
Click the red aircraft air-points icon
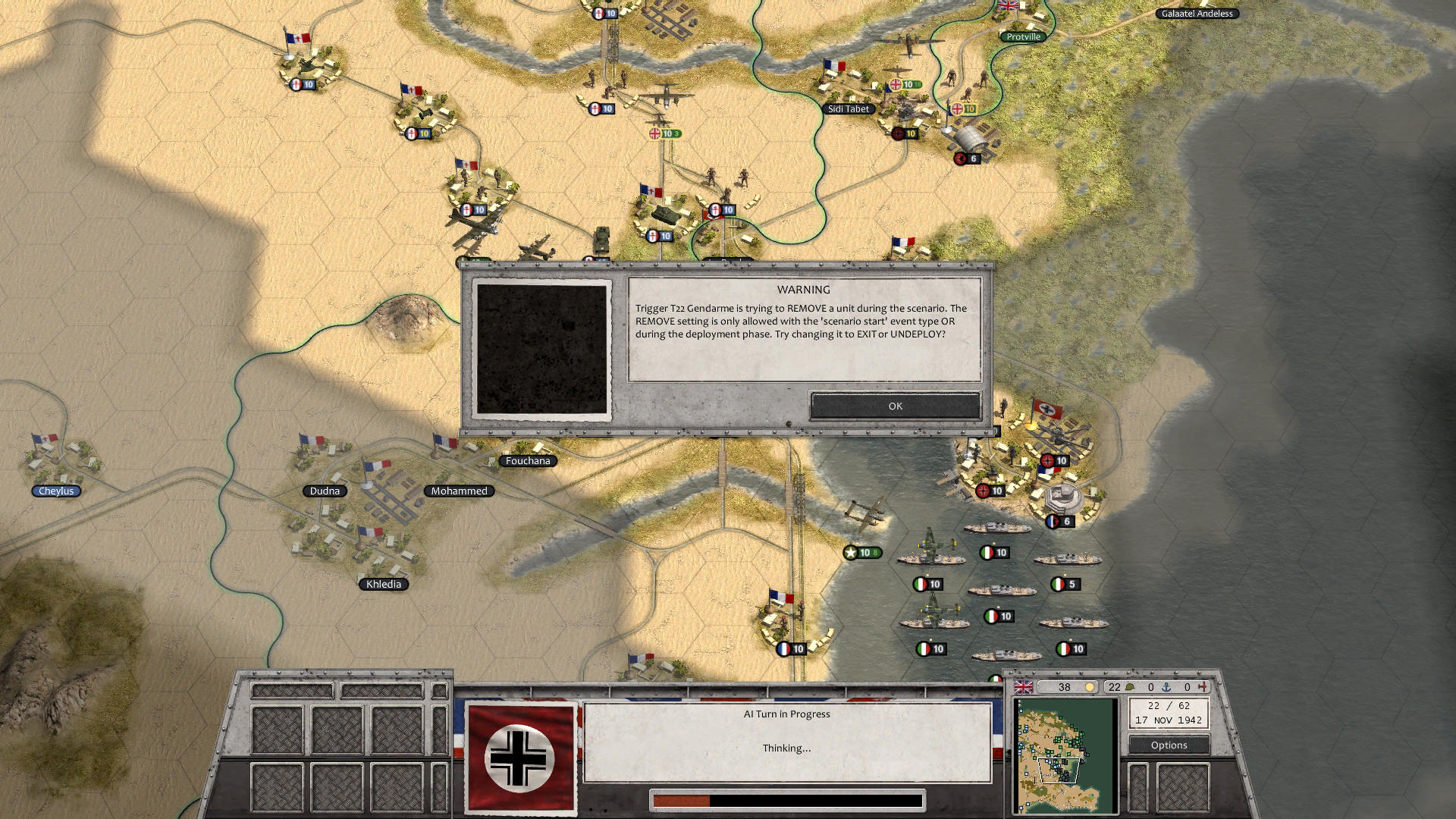[1204, 686]
